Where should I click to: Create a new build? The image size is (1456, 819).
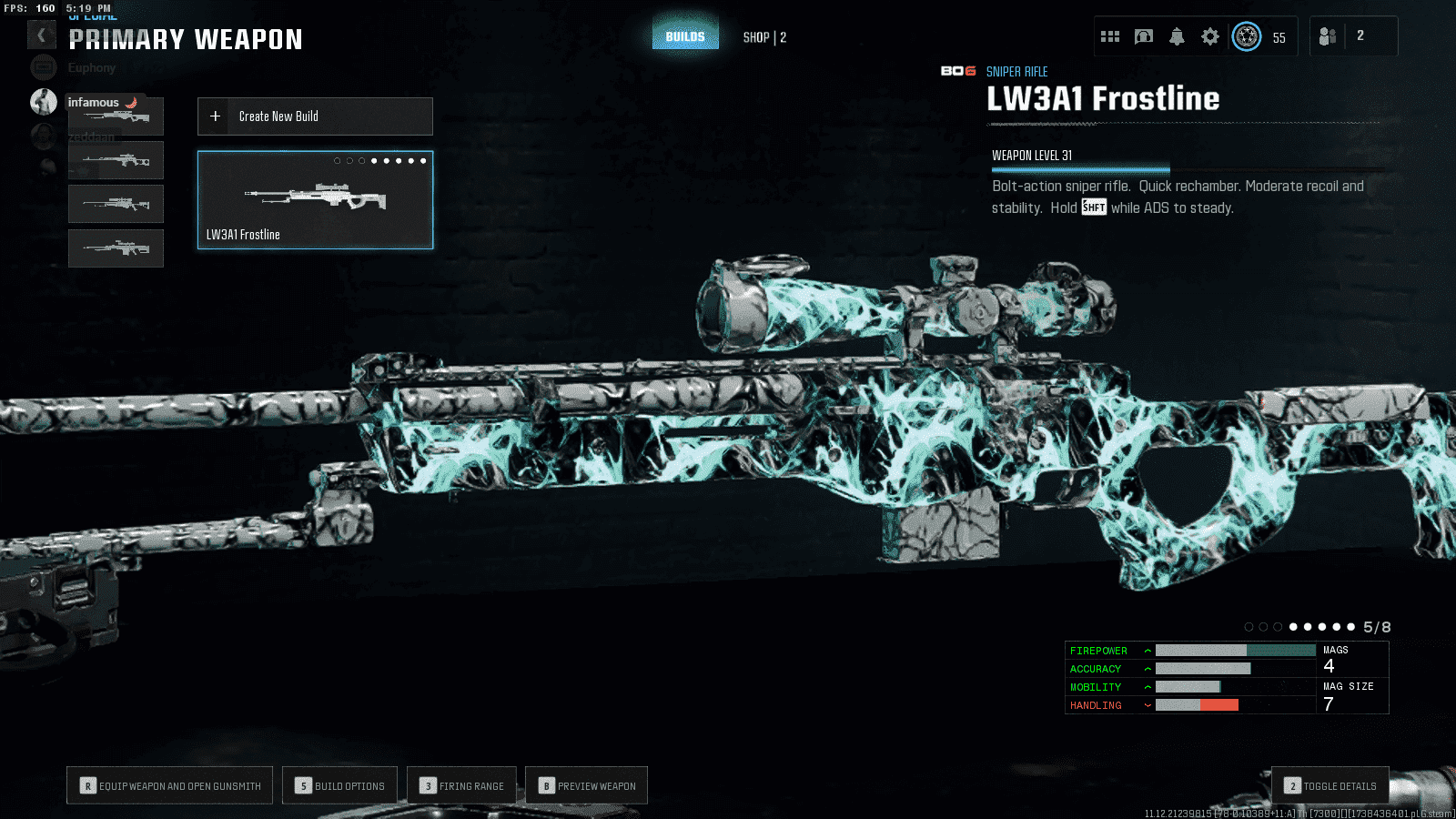315,116
